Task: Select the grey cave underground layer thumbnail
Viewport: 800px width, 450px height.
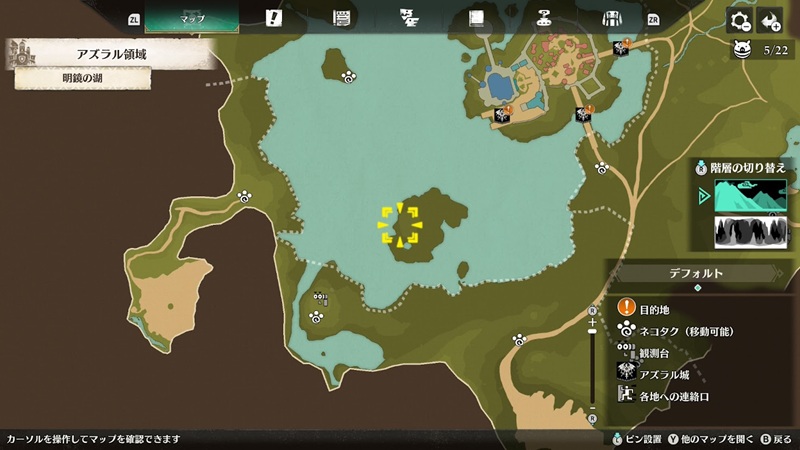Action: (x=751, y=232)
